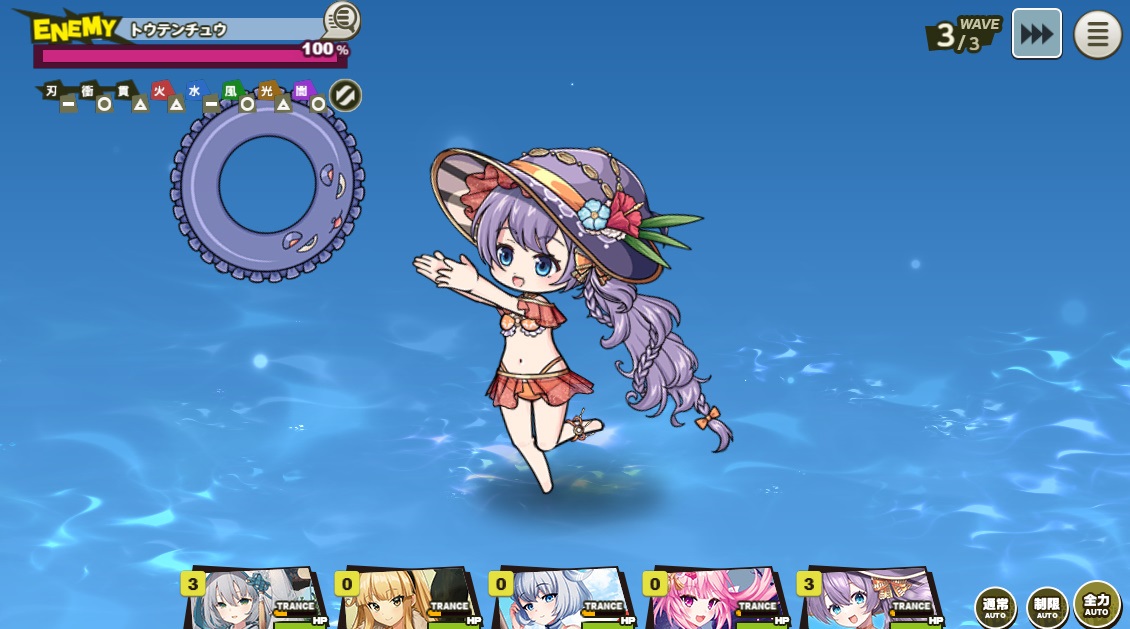Enable 全力 AUTO battle mode
This screenshot has height=629, width=1130.
(1097, 604)
